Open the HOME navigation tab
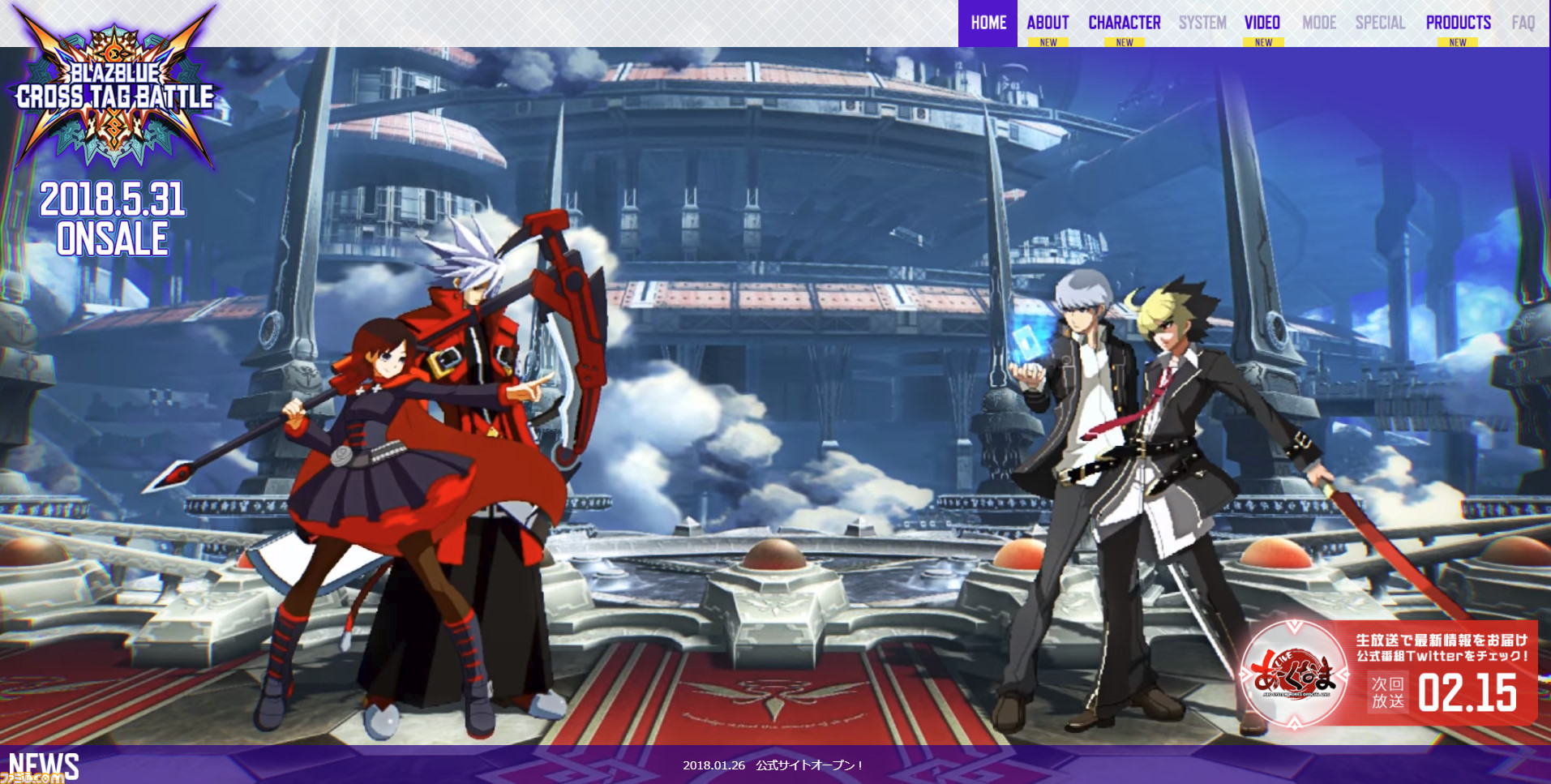 (x=988, y=23)
